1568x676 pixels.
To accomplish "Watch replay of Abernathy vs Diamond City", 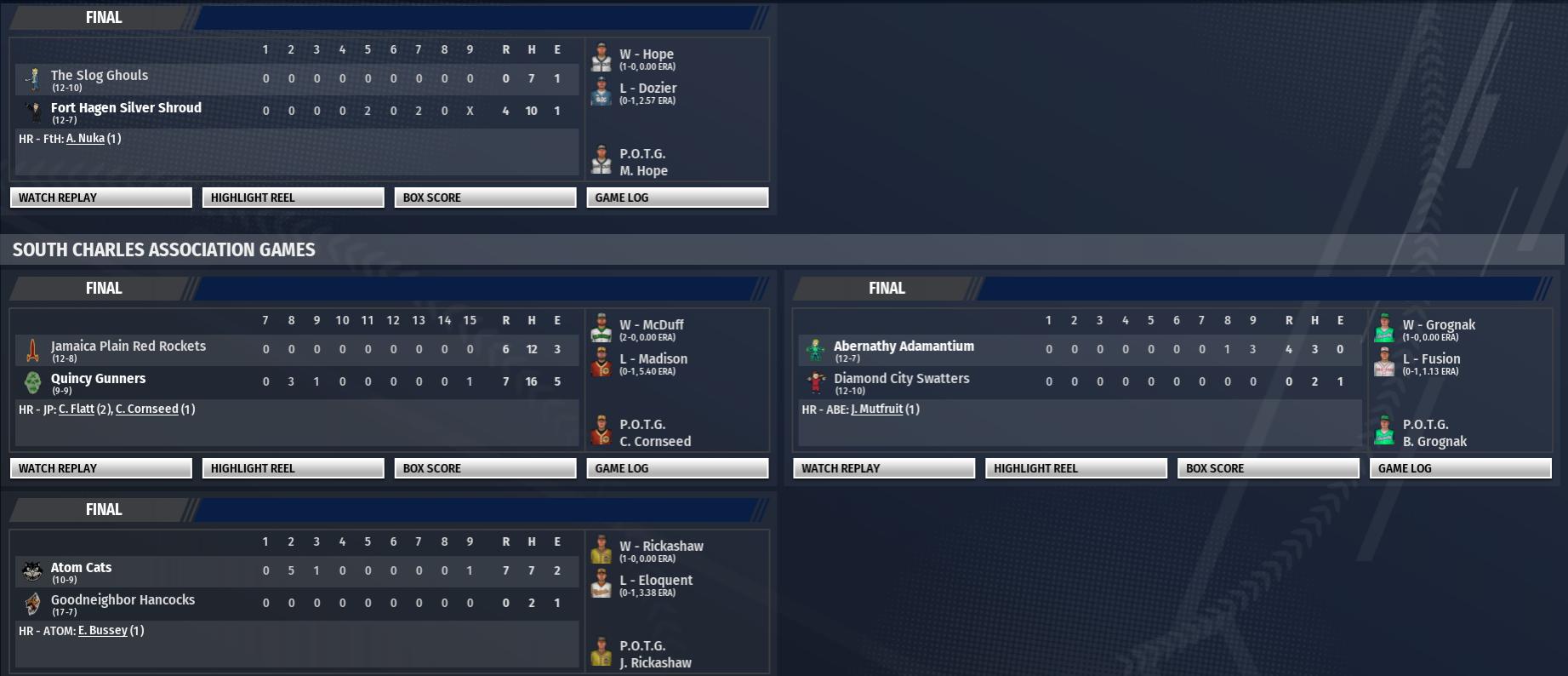I will click(884, 468).
